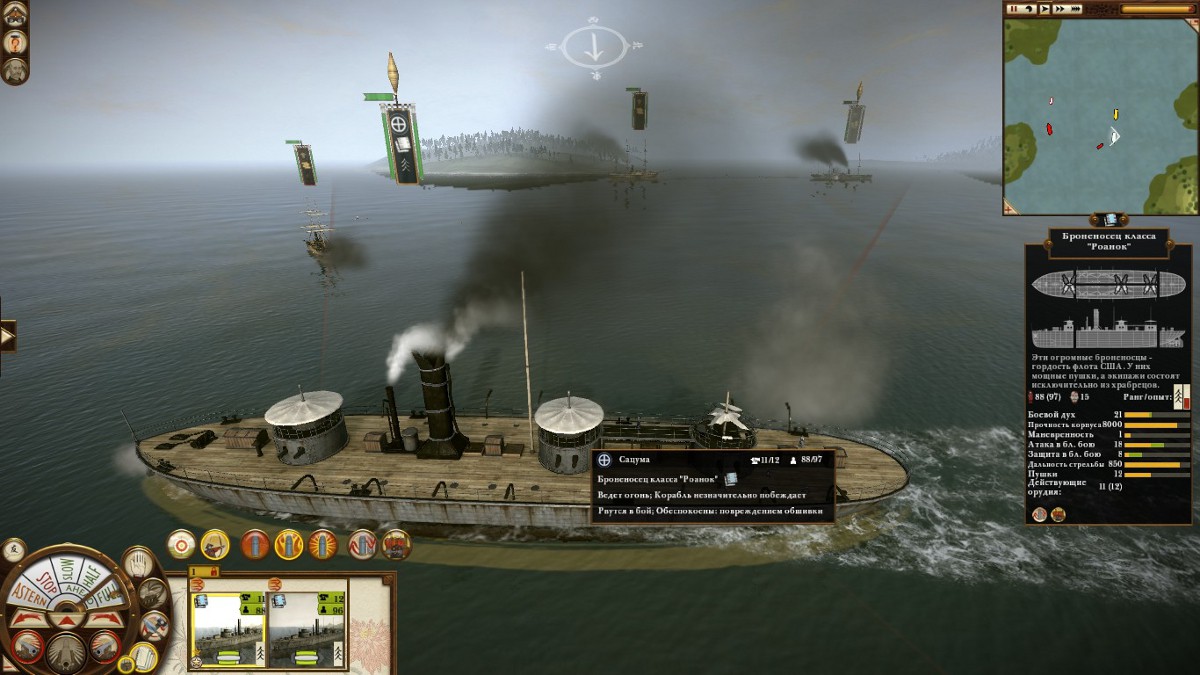The width and height of the screenshot is (1200, 675).
Task: Activate the halt hand order button
Action: 137,562
